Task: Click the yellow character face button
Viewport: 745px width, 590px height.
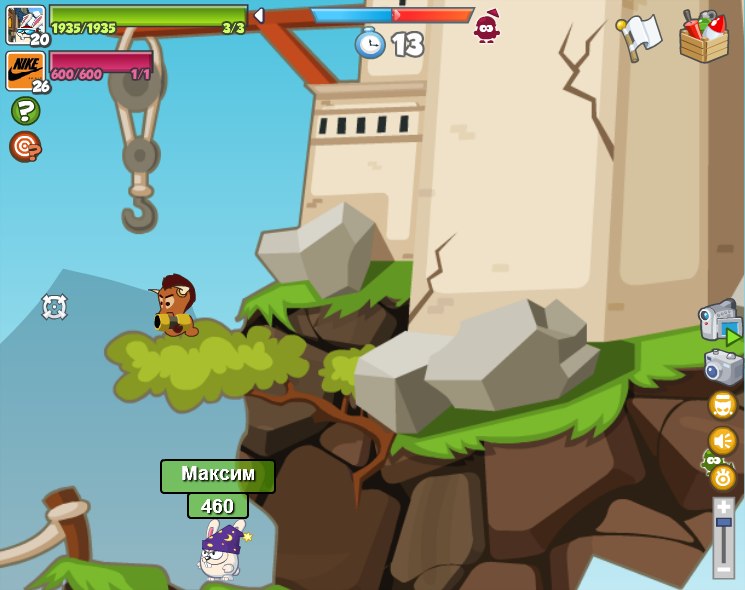Action: [x=722, y=405]
